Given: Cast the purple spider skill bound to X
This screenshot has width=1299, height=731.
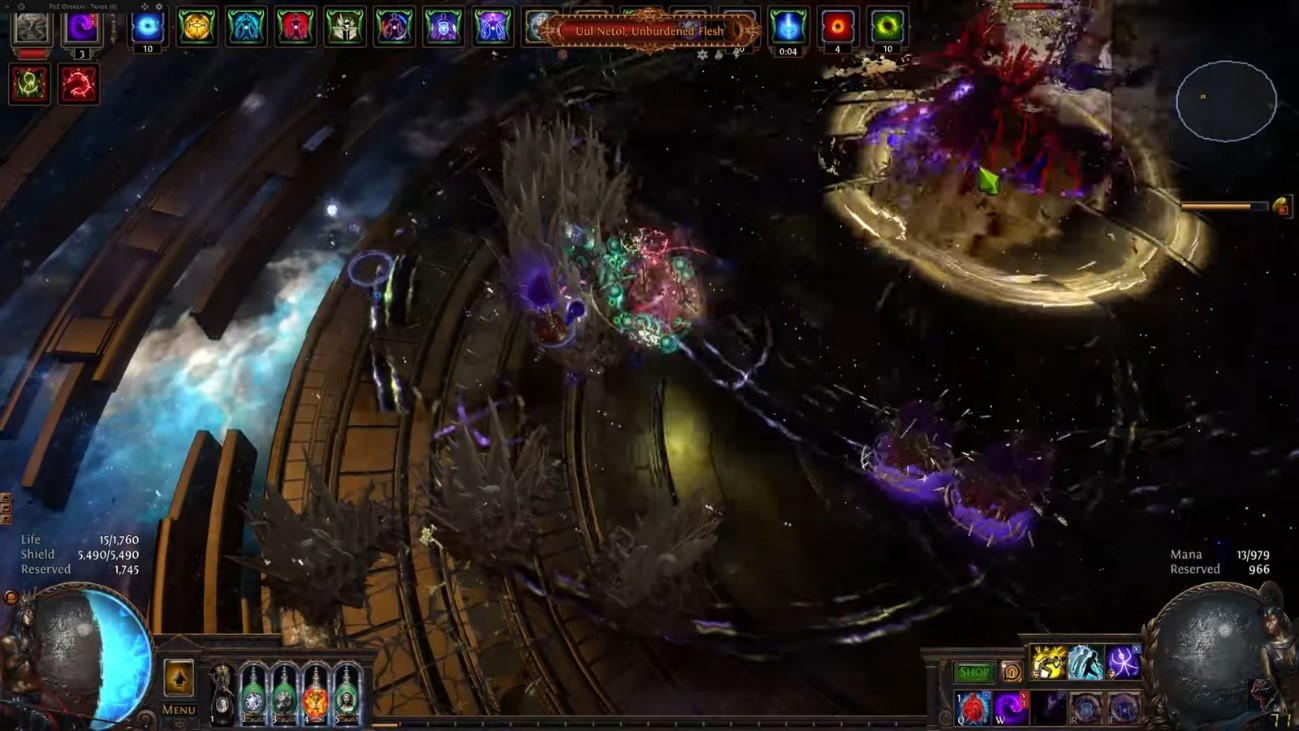Looking at the screenshot, I should [x=1123, y=661].
